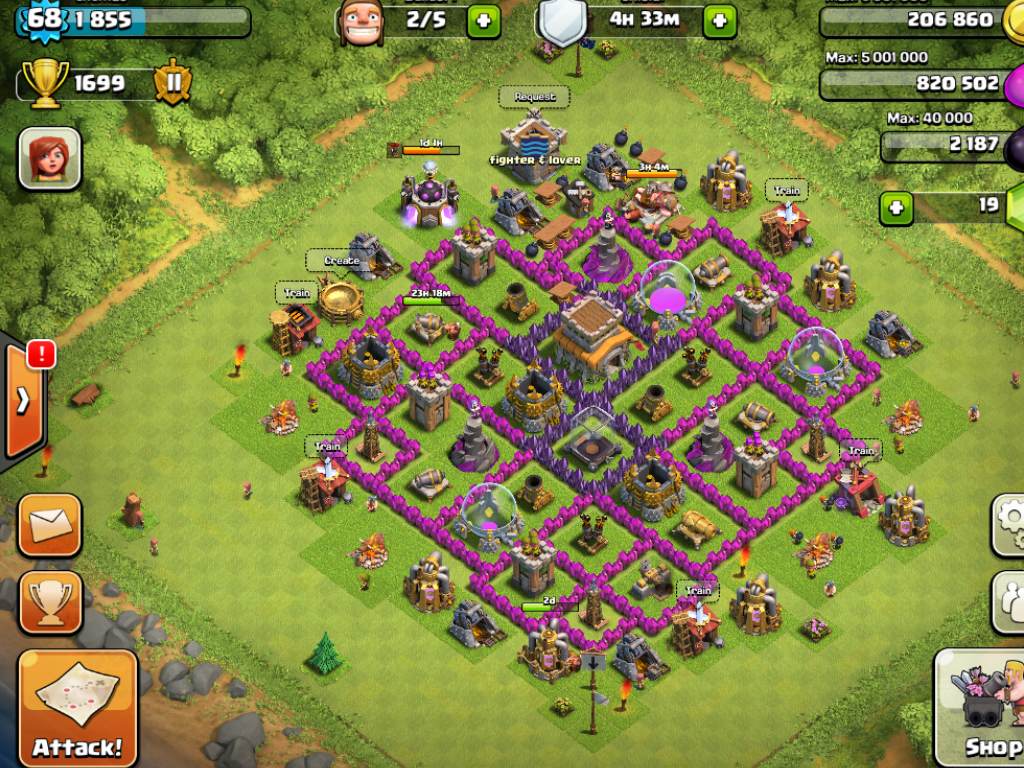The image size is (1024, 768).
Task: Open the league badge next to trophies
Action: click(172, 83)
